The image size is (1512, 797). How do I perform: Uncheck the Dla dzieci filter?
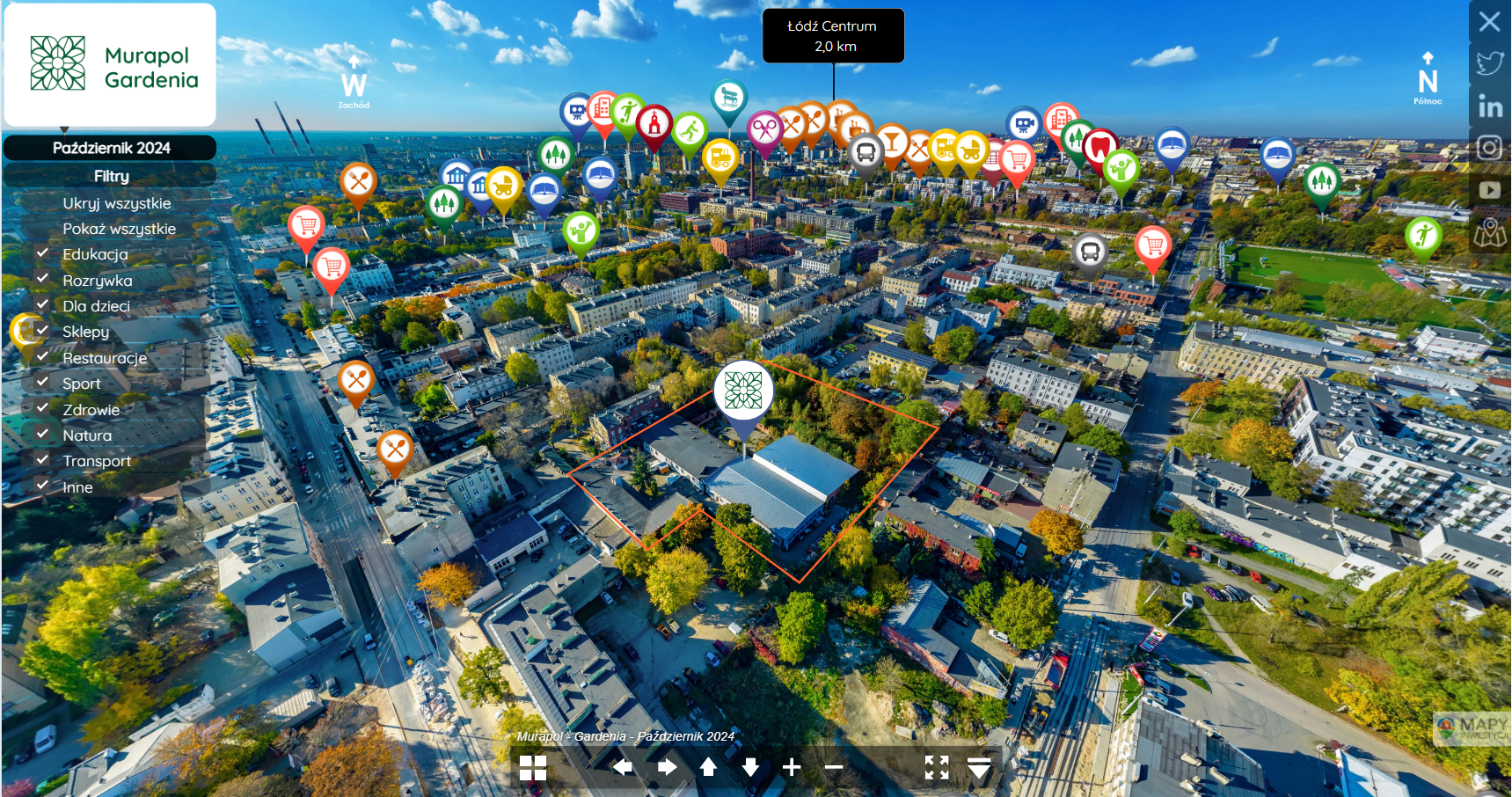pyautogui.click(x=42, y=304)
